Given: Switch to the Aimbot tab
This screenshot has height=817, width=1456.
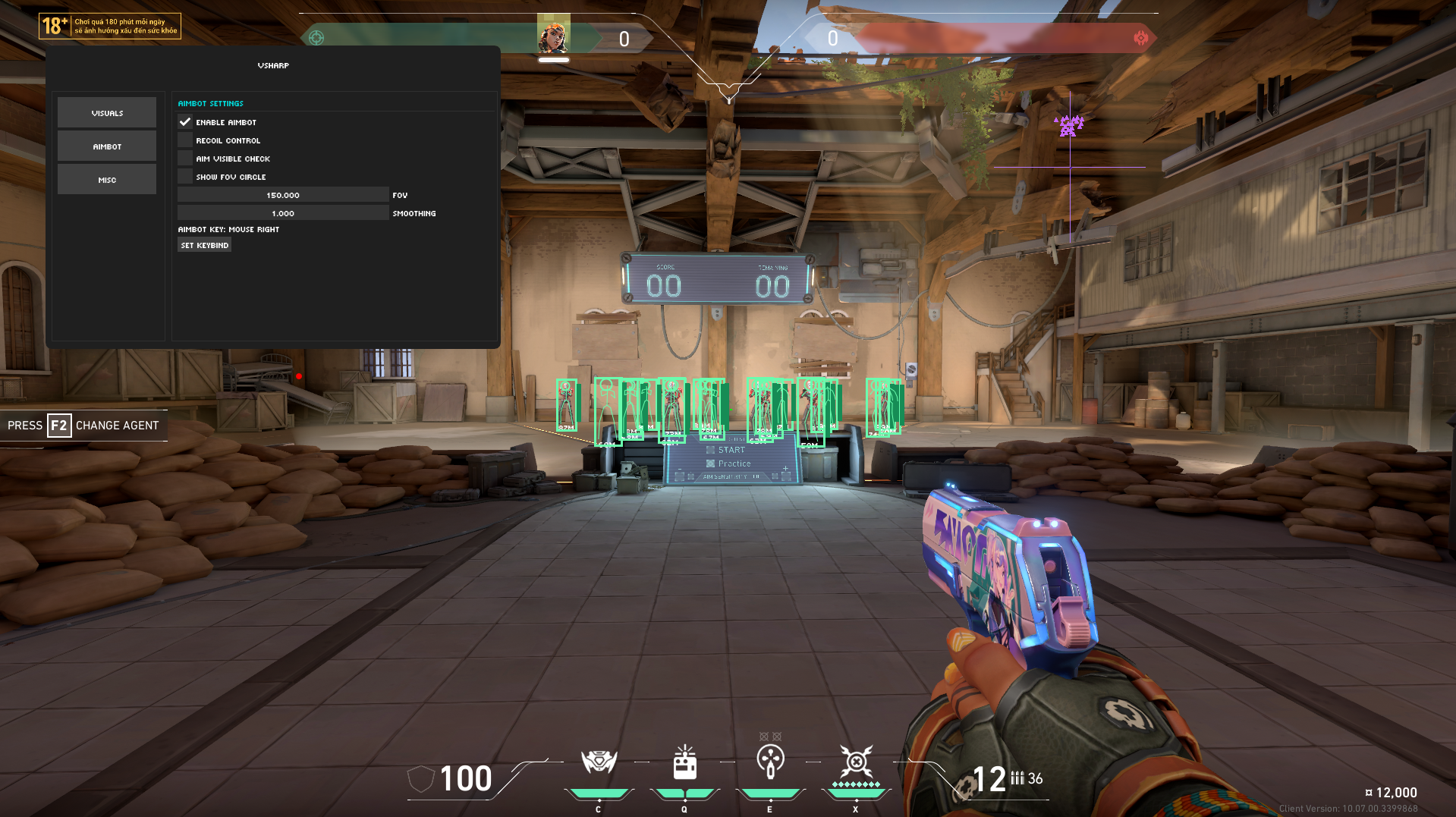Looking at the screenshot, I should click(x=107, y=146).
